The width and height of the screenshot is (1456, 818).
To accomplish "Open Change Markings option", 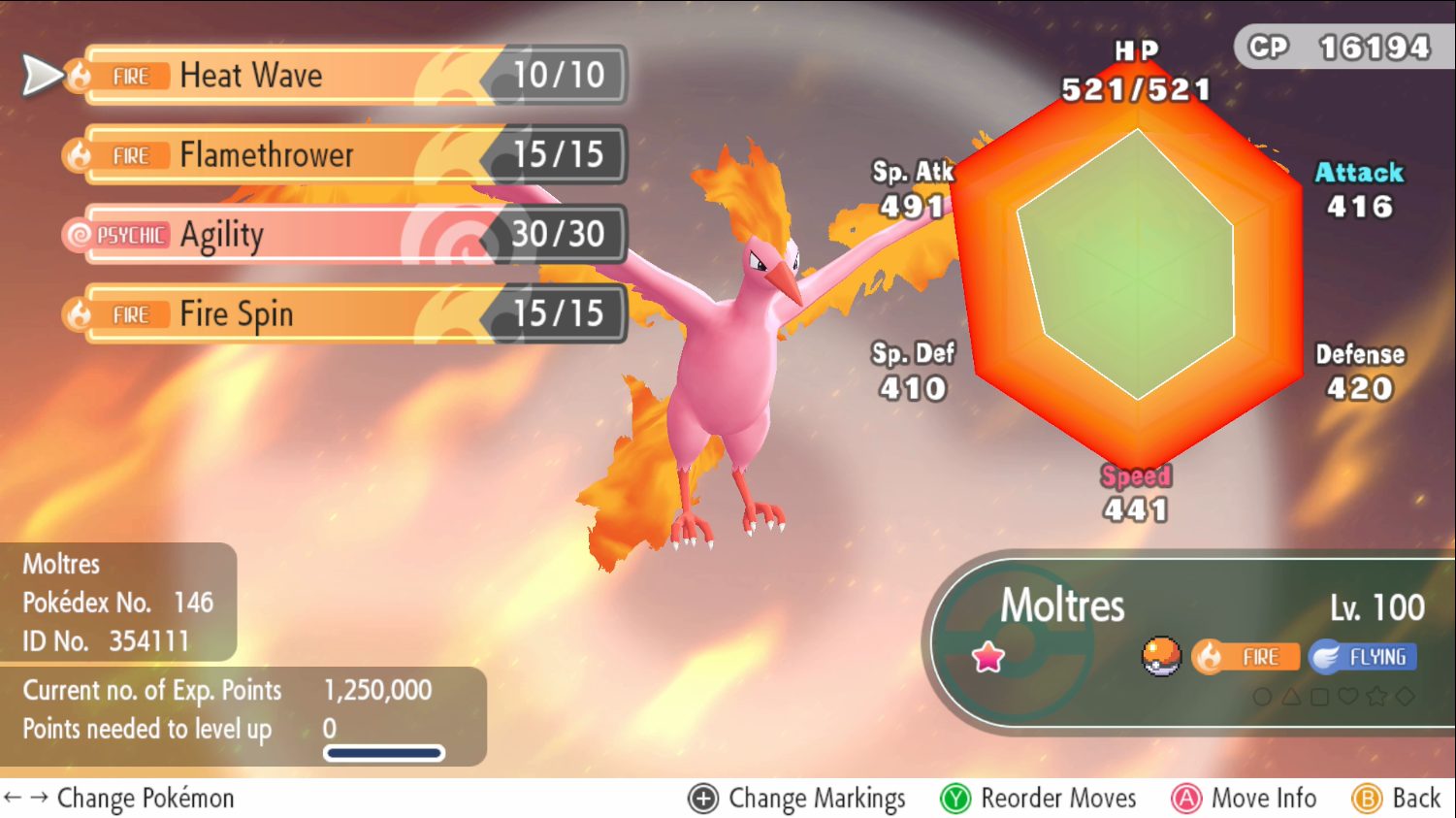I will (797, 799).
